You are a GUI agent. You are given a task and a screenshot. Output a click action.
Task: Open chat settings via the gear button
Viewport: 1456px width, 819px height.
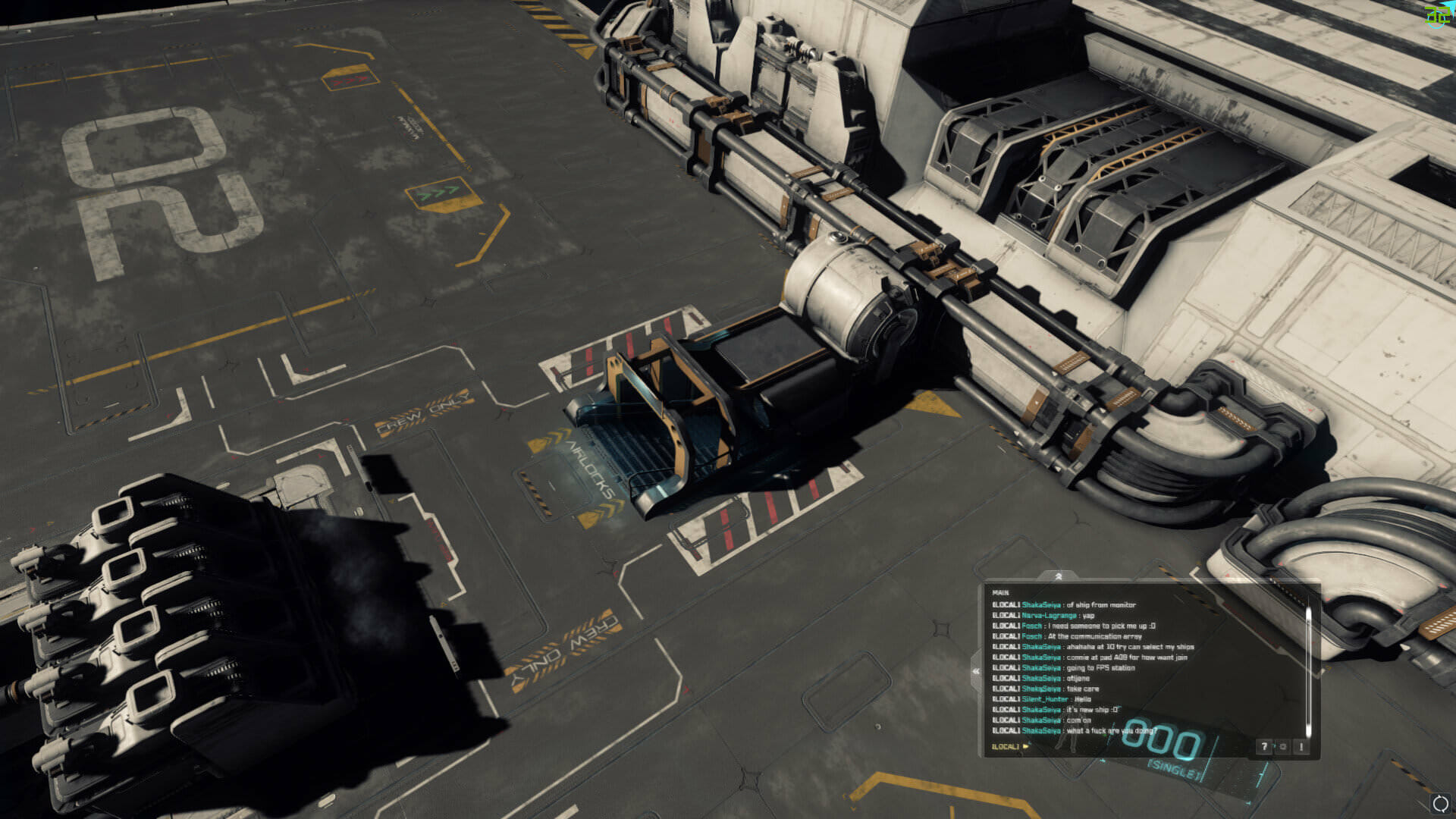click(1282, 747)
